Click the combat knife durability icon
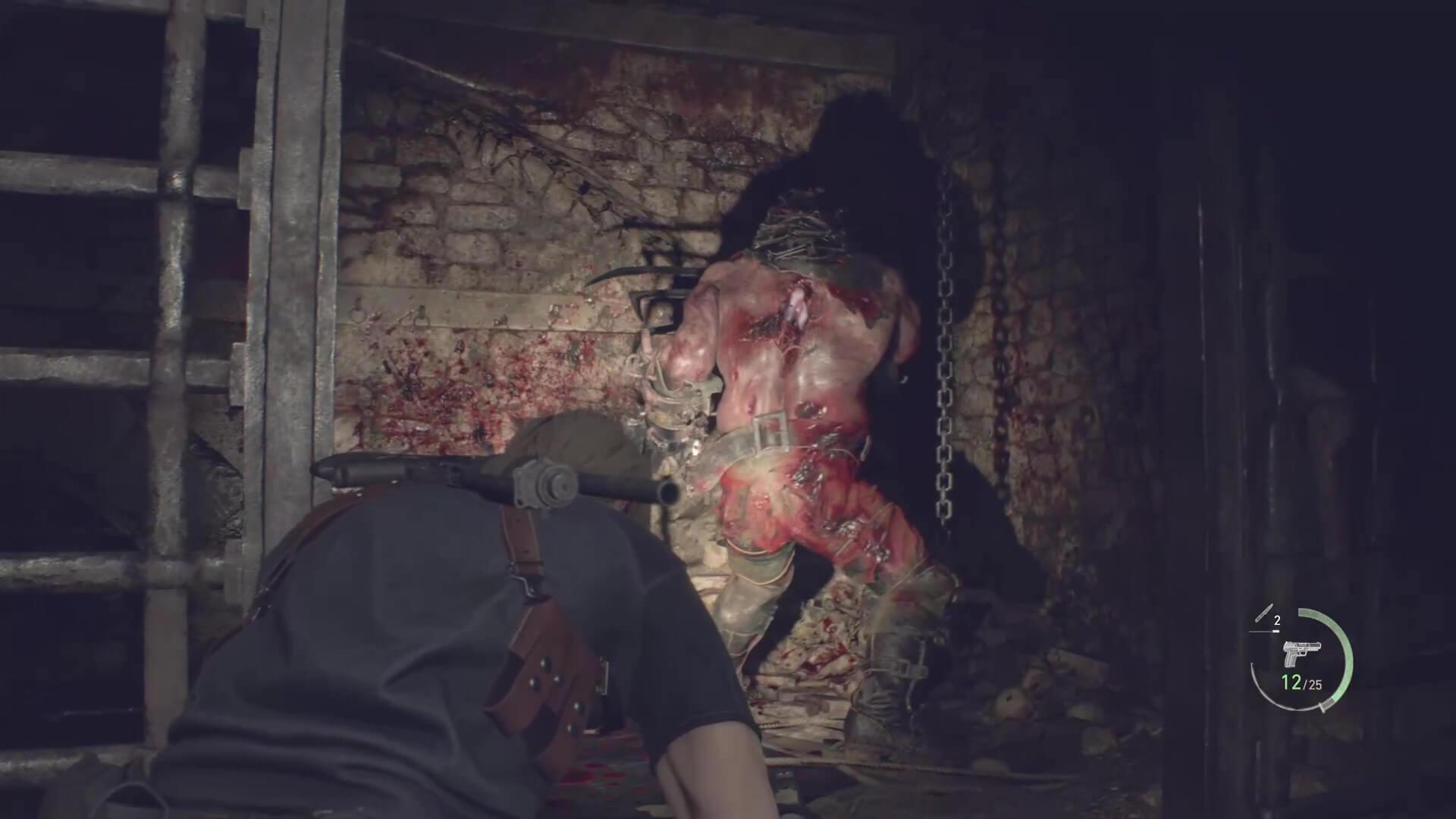Screen dimensions: 1456x819 pos(1263,613)
